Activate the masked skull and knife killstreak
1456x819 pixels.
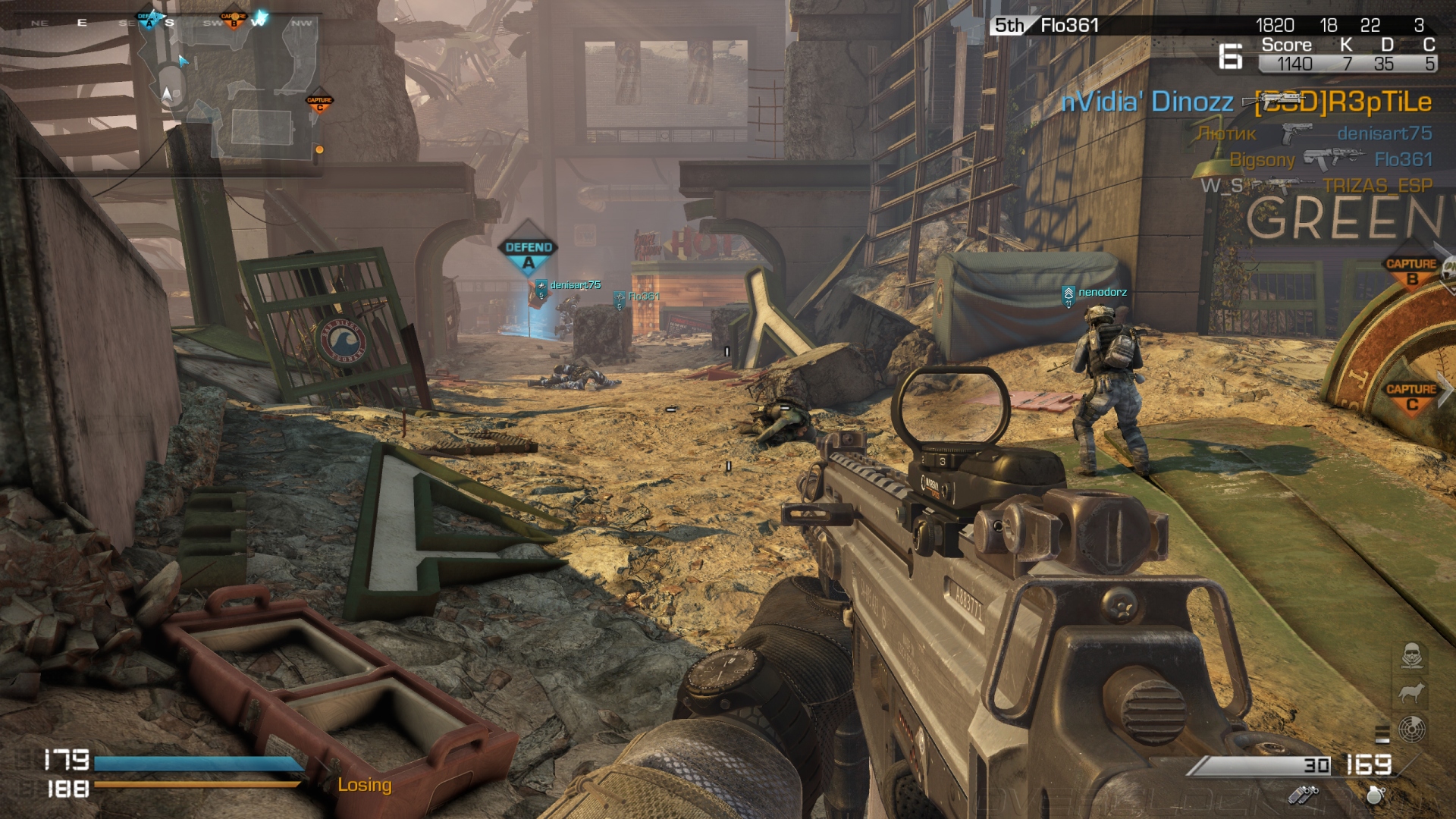(1411, 656)
